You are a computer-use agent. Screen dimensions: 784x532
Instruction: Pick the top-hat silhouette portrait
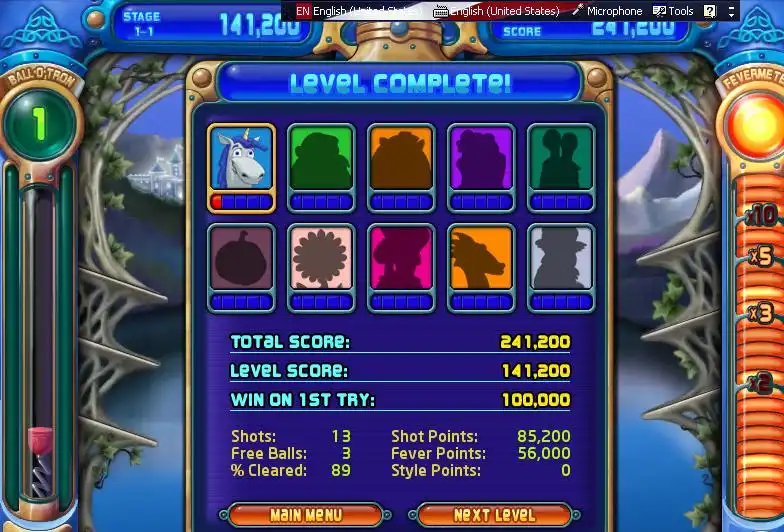[561, 259]
